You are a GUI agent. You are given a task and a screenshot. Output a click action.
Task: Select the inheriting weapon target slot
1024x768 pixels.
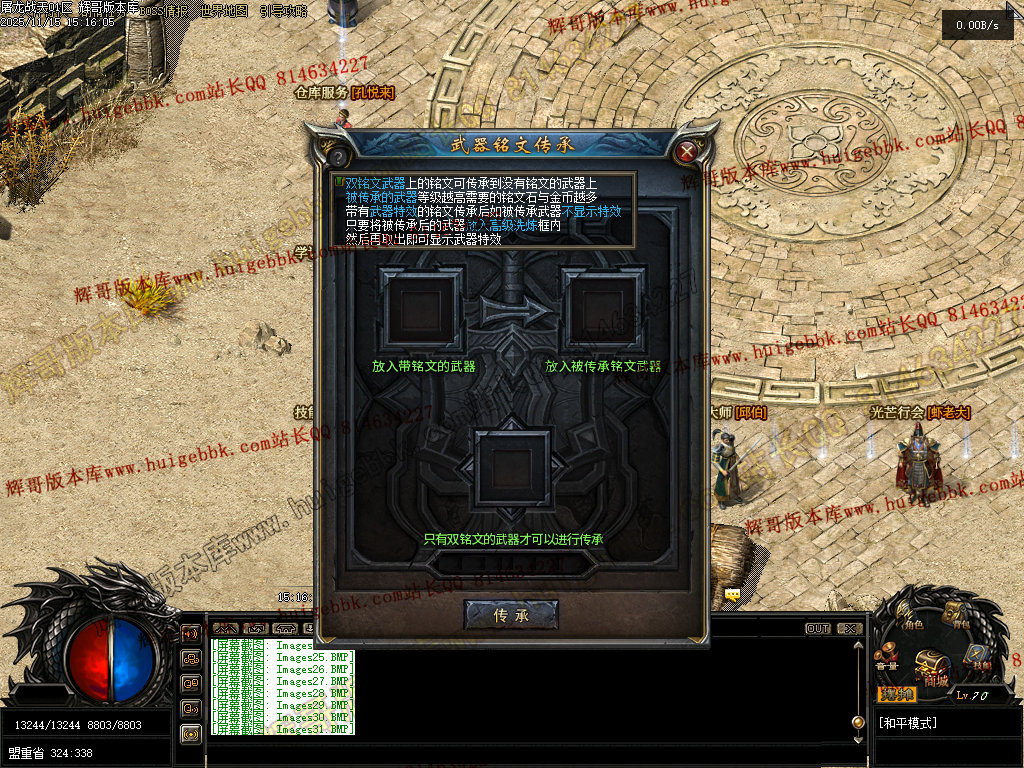(602, 308)
